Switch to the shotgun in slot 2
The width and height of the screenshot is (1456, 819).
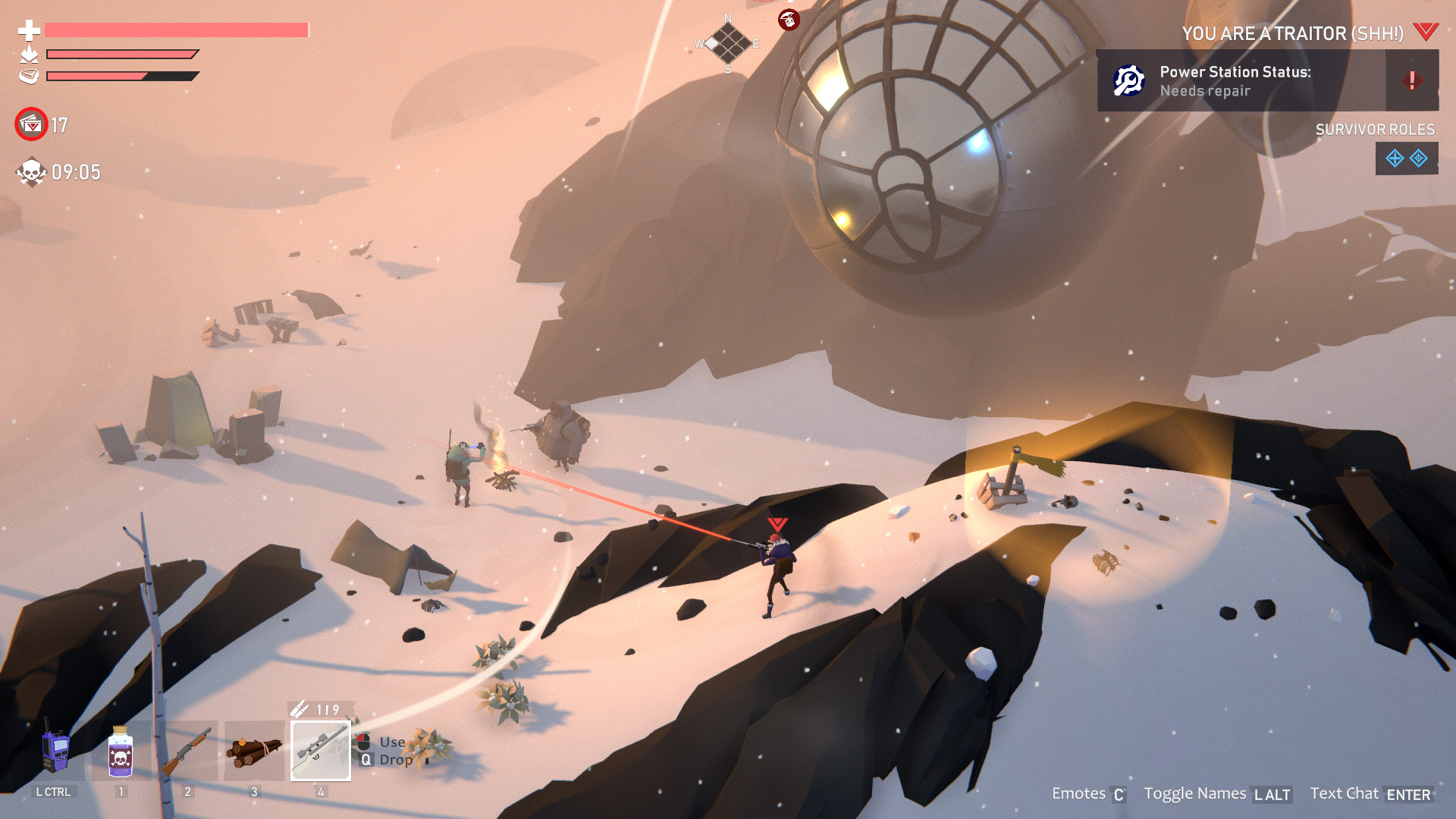pos(186,753)
